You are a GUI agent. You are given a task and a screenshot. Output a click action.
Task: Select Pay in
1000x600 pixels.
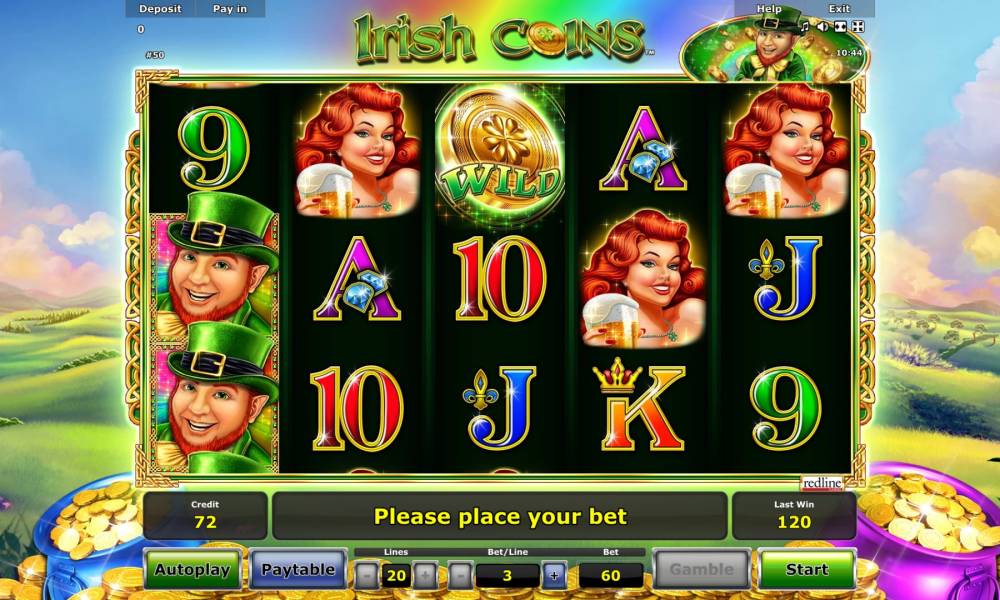point(230,9)
